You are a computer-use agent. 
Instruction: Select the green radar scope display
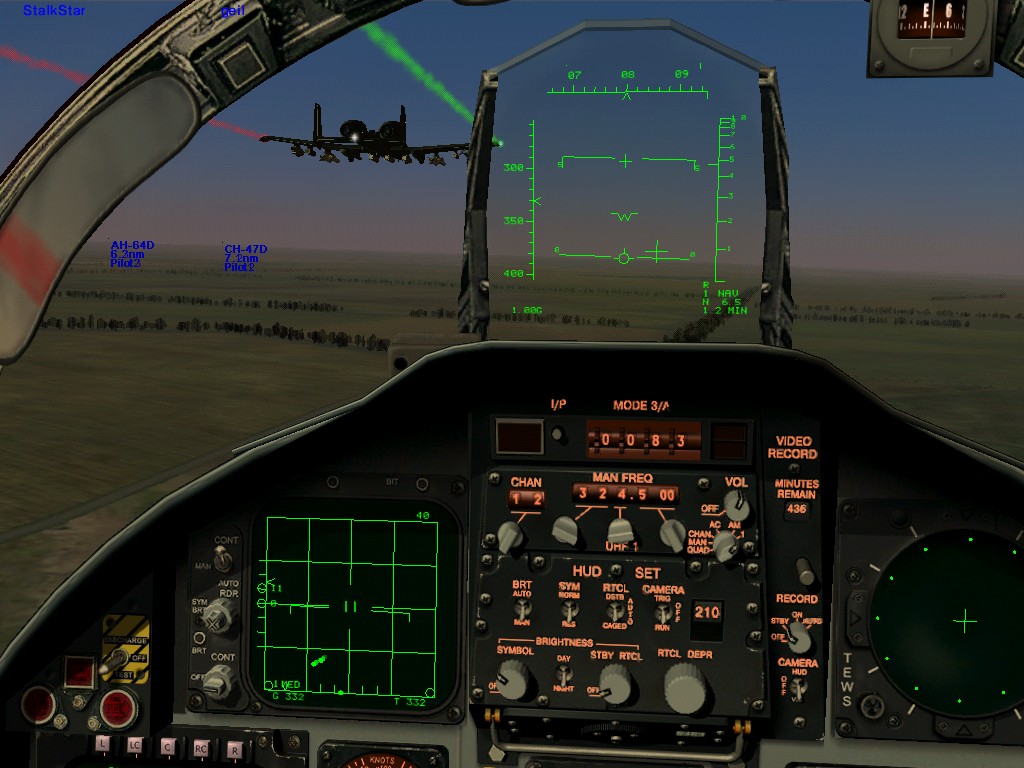point(353,605)
